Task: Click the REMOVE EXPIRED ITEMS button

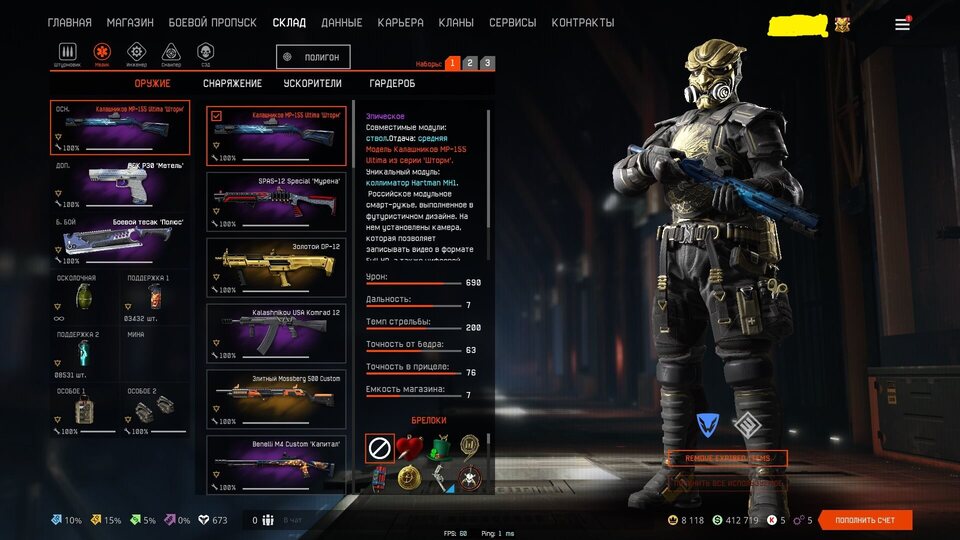Action: pos(727,458)
